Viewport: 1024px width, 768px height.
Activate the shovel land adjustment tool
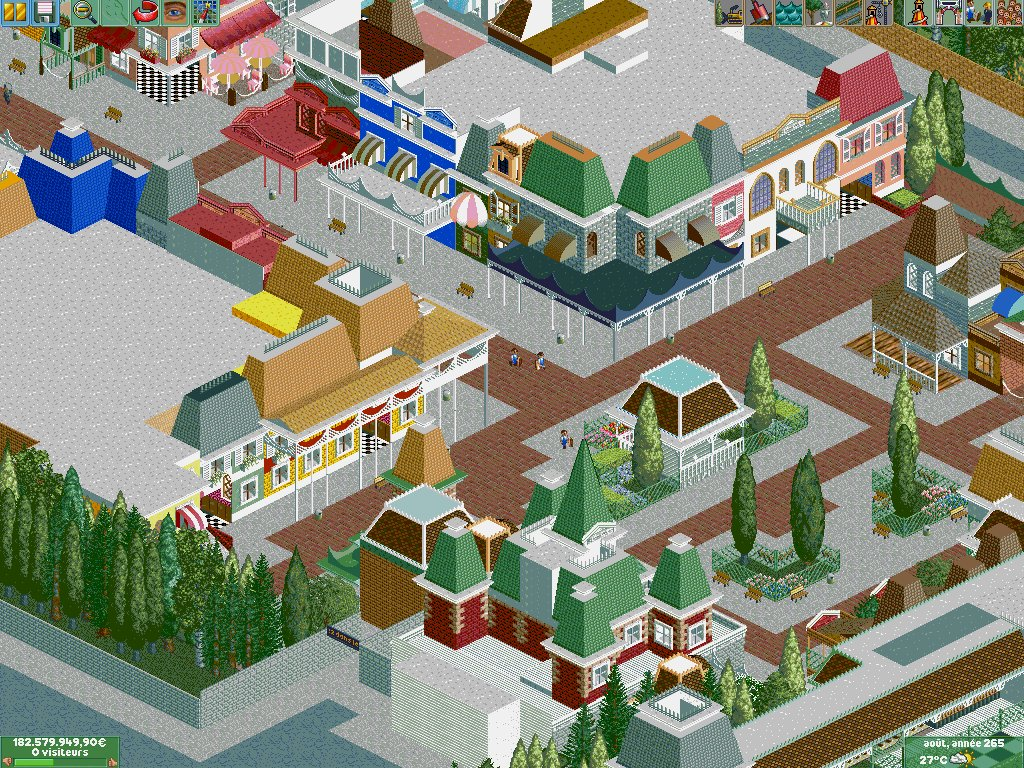pos(759,12)
